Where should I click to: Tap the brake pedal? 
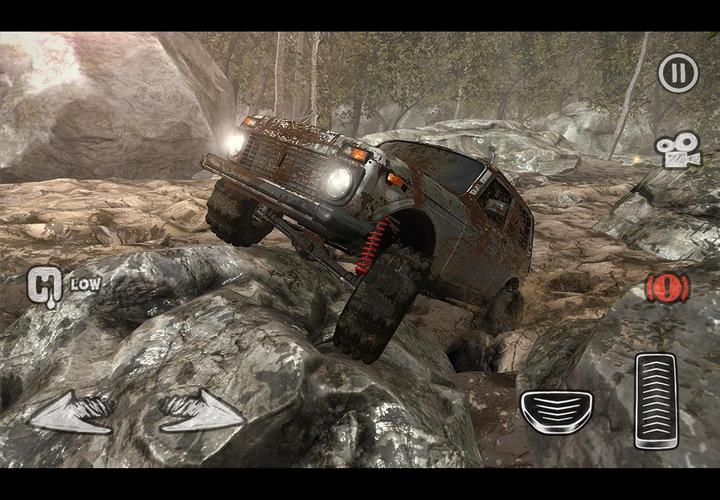[x=556, y=411]
